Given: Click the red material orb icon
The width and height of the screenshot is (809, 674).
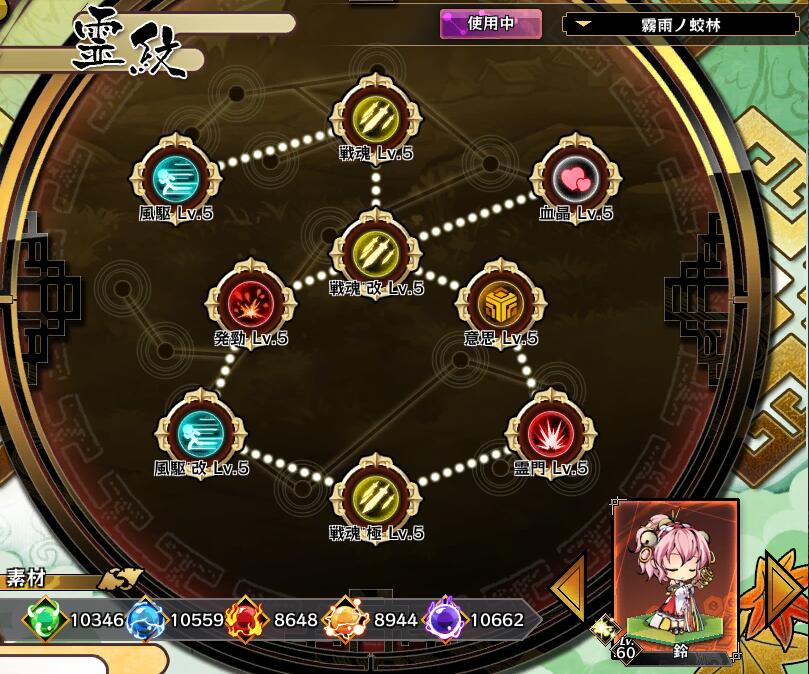Looking at the screenshot, I should pos(246,620).
